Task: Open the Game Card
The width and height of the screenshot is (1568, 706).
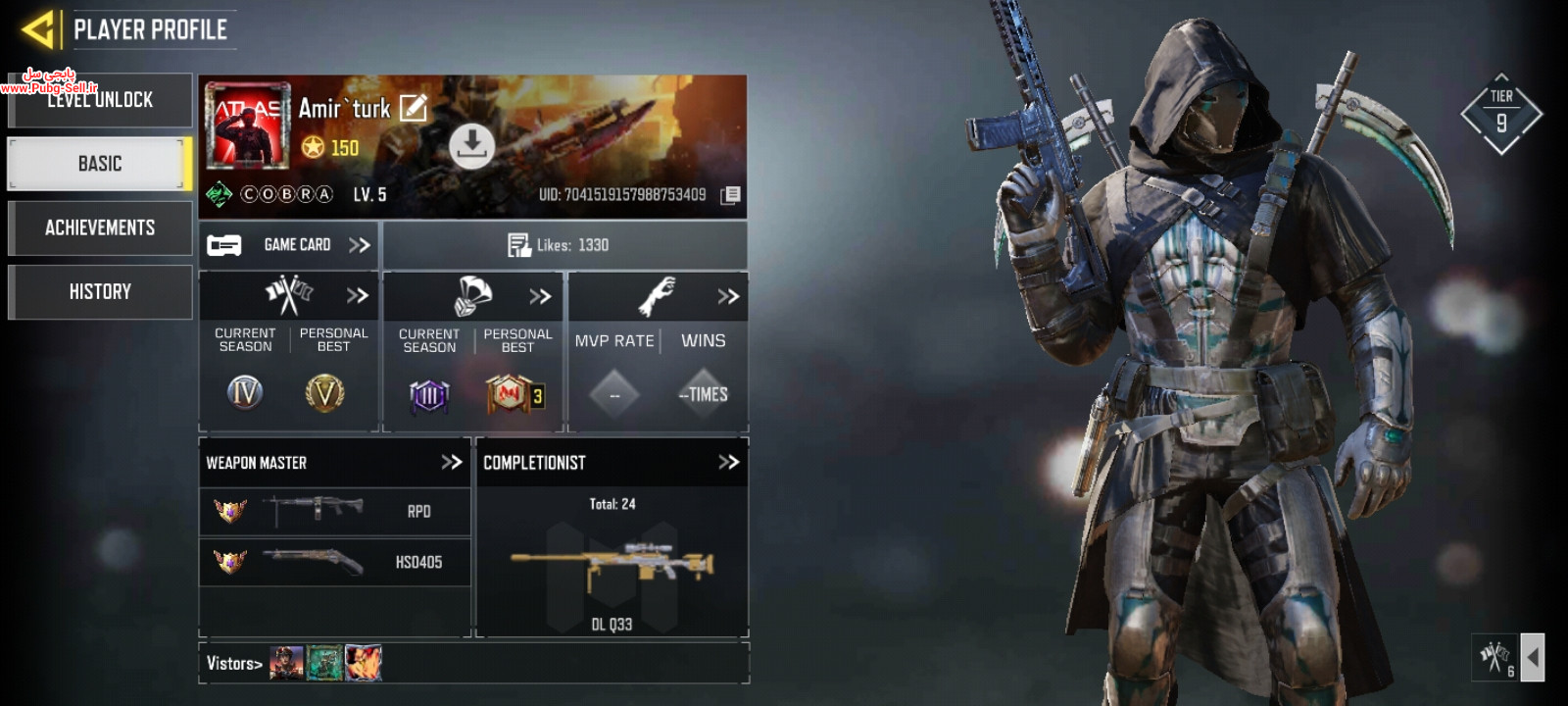Action: click(x=290, y=245)
